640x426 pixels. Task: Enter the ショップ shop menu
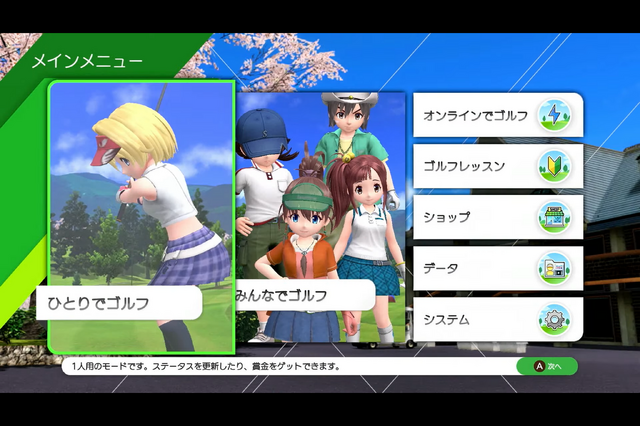click(497, 217)
